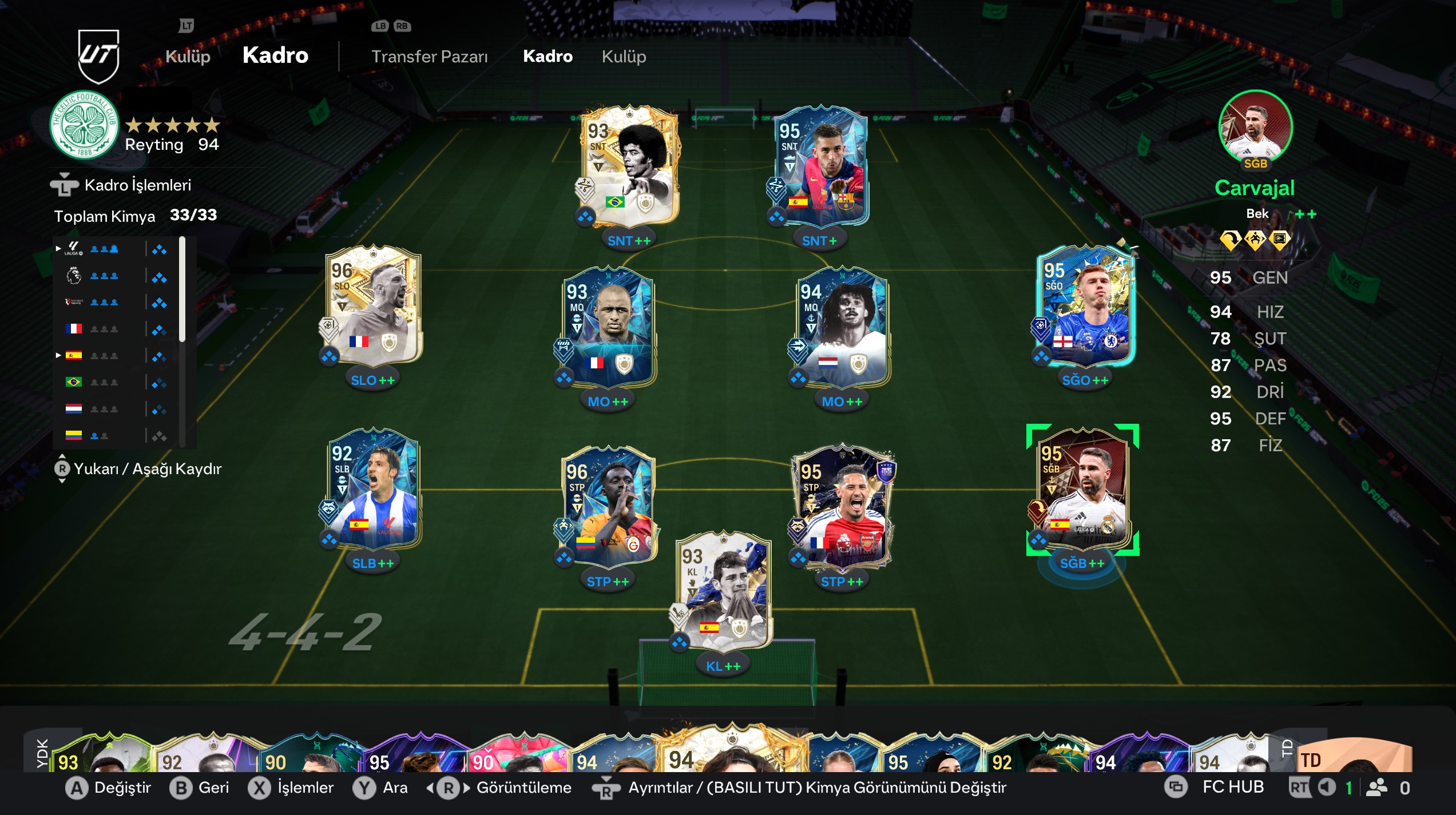The image size is (1456, 815).
Task: Choose the 95-rated Chelsea SĞO winger card
Action: click(x=1085, y=306)
